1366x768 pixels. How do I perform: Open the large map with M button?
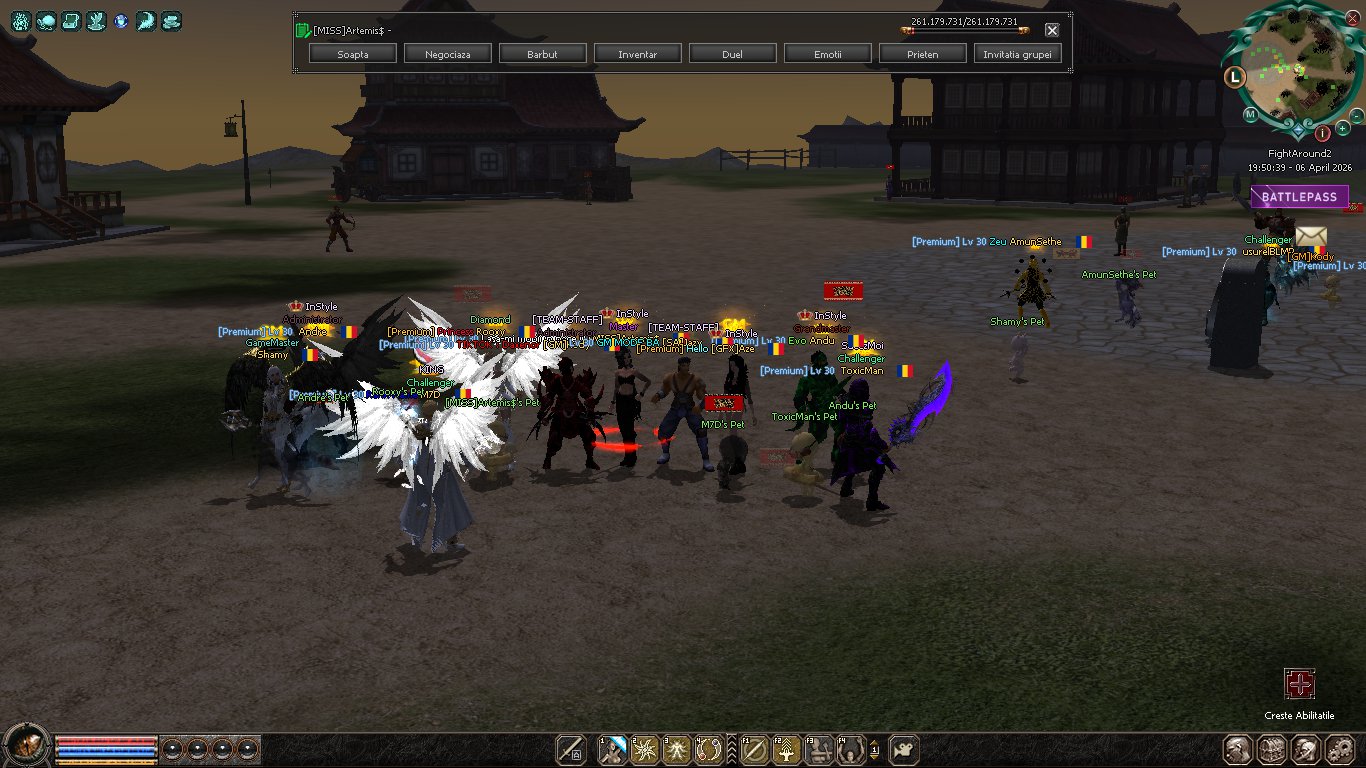tap(1250, 115)
